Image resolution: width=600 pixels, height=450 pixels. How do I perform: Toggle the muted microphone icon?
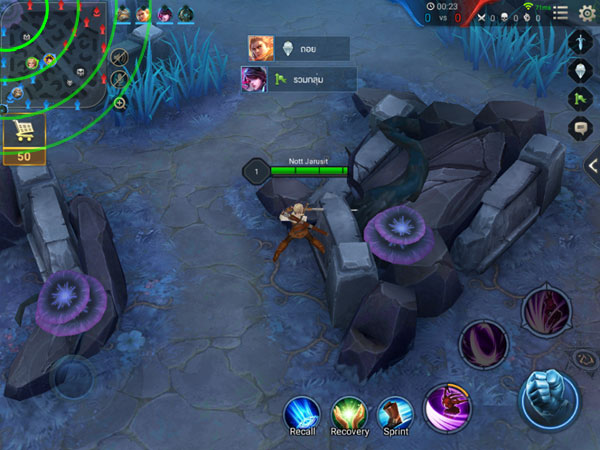pyautogui.click(x=120, y=79)
